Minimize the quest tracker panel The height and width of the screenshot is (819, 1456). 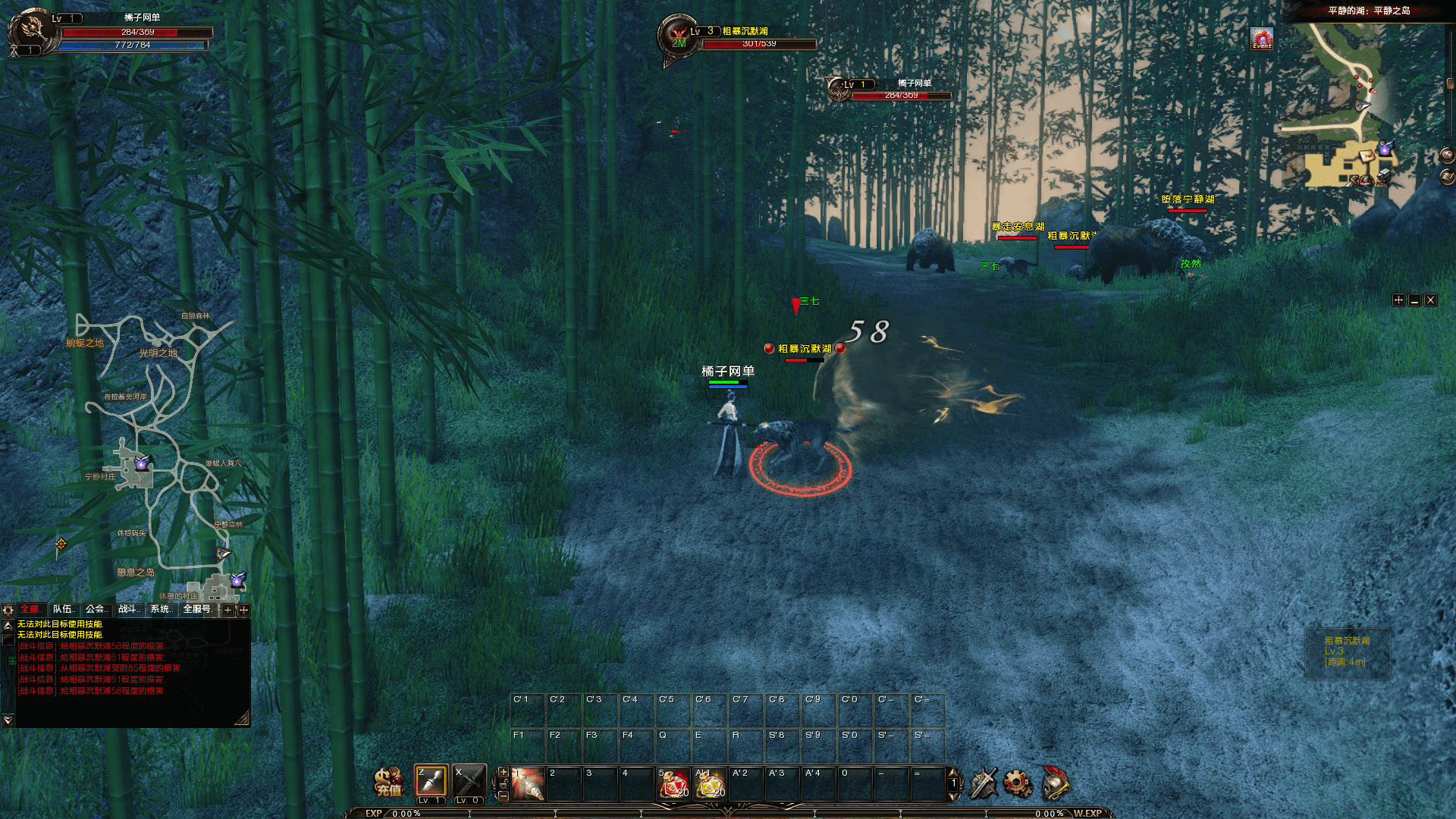tap(1414, 300)
